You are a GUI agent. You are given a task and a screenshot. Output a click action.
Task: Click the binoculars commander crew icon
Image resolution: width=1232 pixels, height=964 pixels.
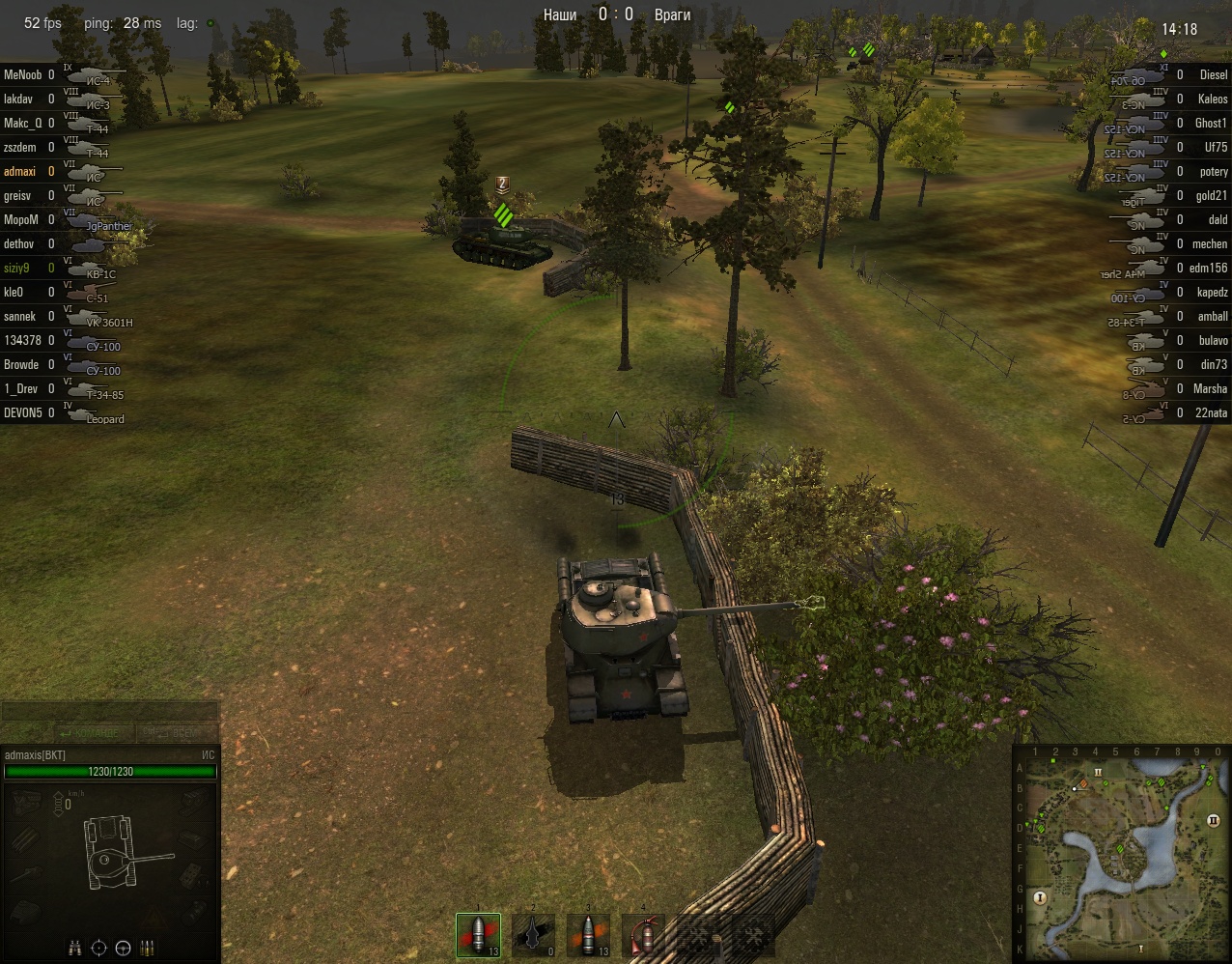tap(75, 948)
